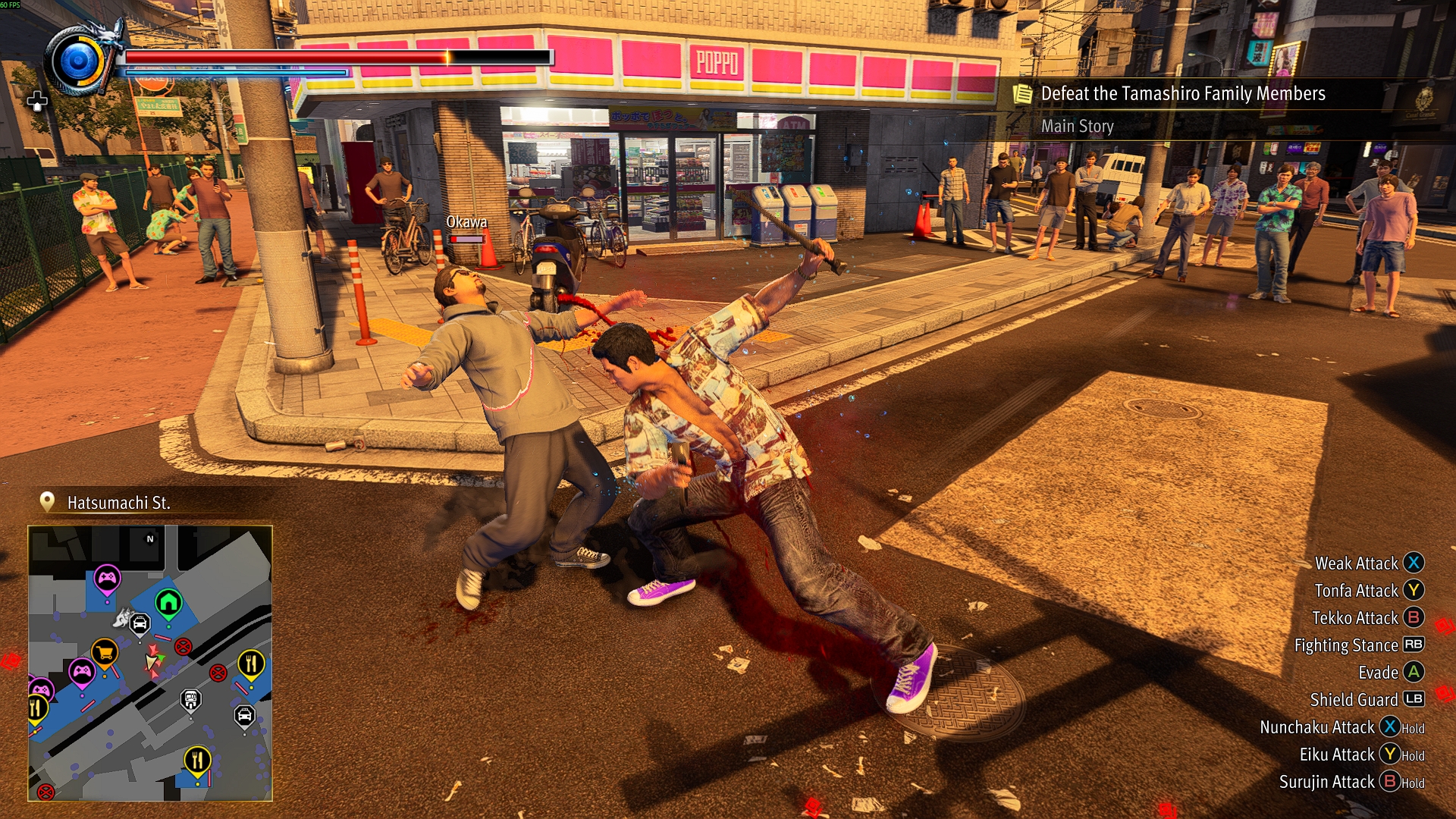Click the Hatsumachi St. location label
The width and height of the screenshot is (1456, 819).
tap(118, 503)
